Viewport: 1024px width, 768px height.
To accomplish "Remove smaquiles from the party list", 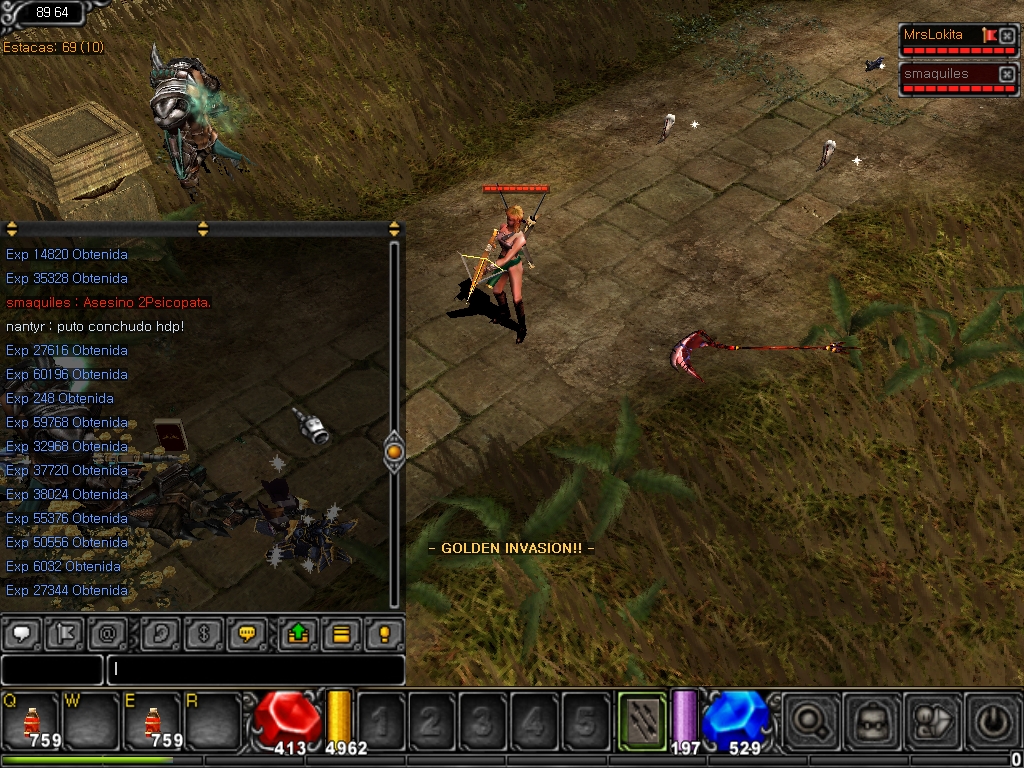I will coord(1007,74).
